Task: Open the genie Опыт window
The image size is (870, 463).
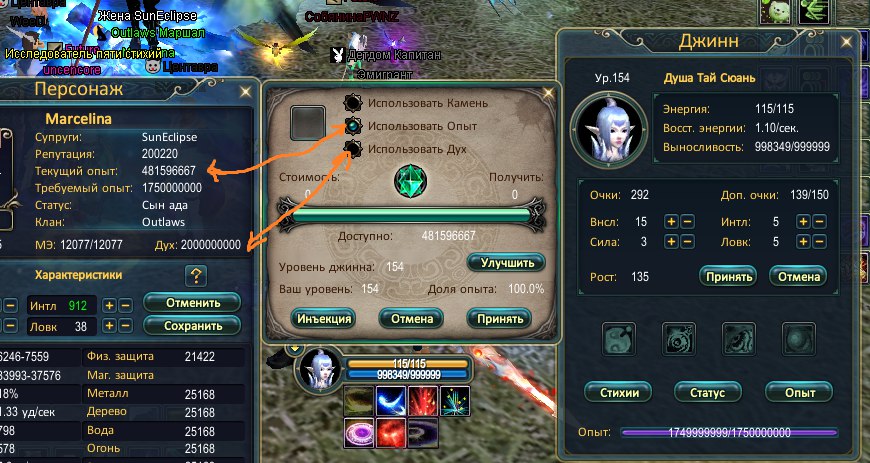Action: (798, 391)
